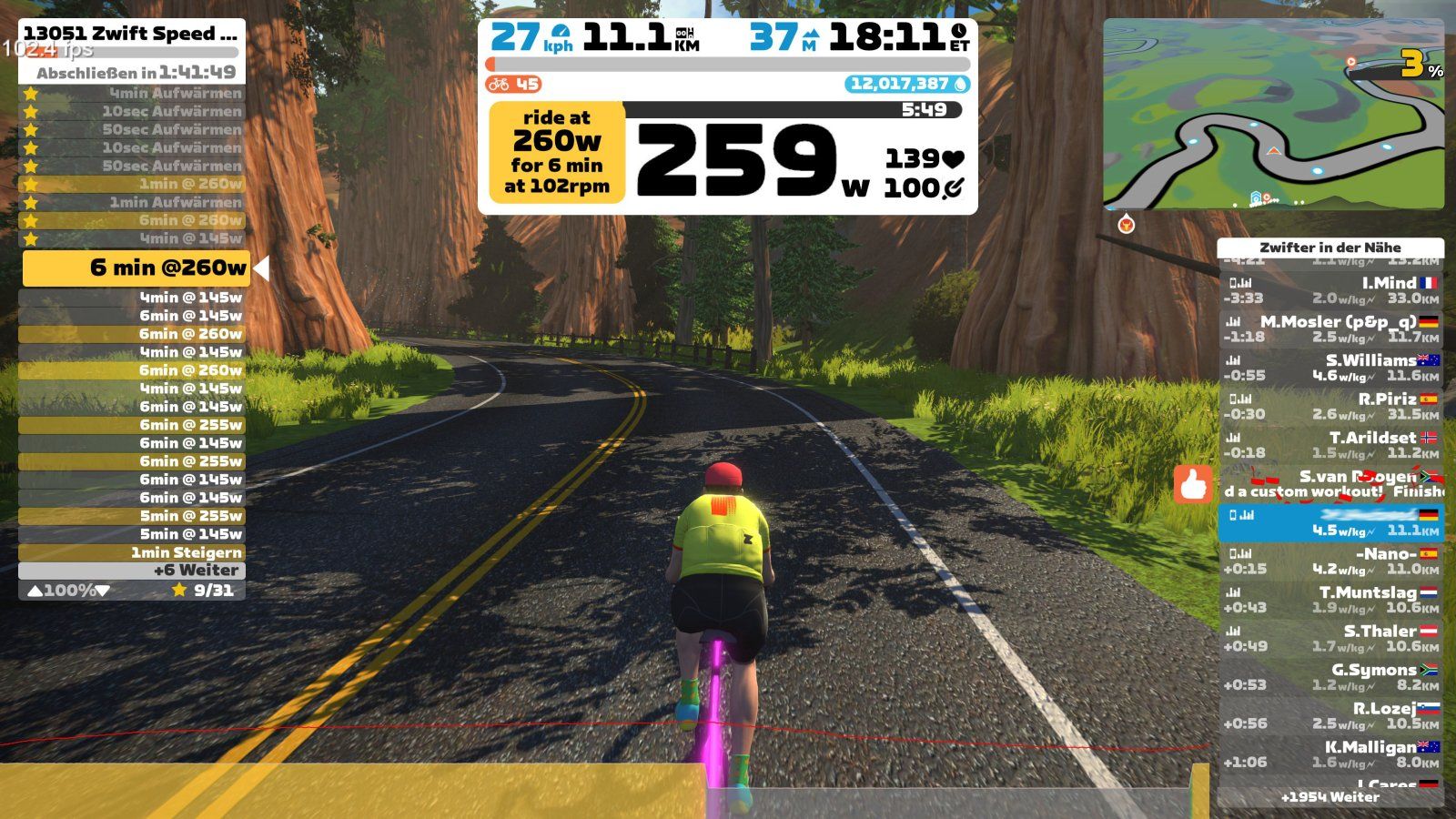Select the 1min Steigern workout step
This screenshot has width=1456, height=819.
(x=132, y=552)
